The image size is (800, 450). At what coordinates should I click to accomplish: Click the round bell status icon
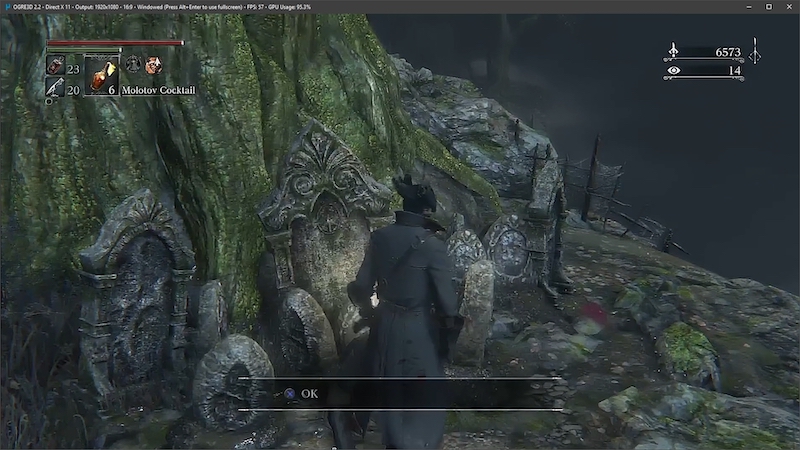click(x=133, y=65)
